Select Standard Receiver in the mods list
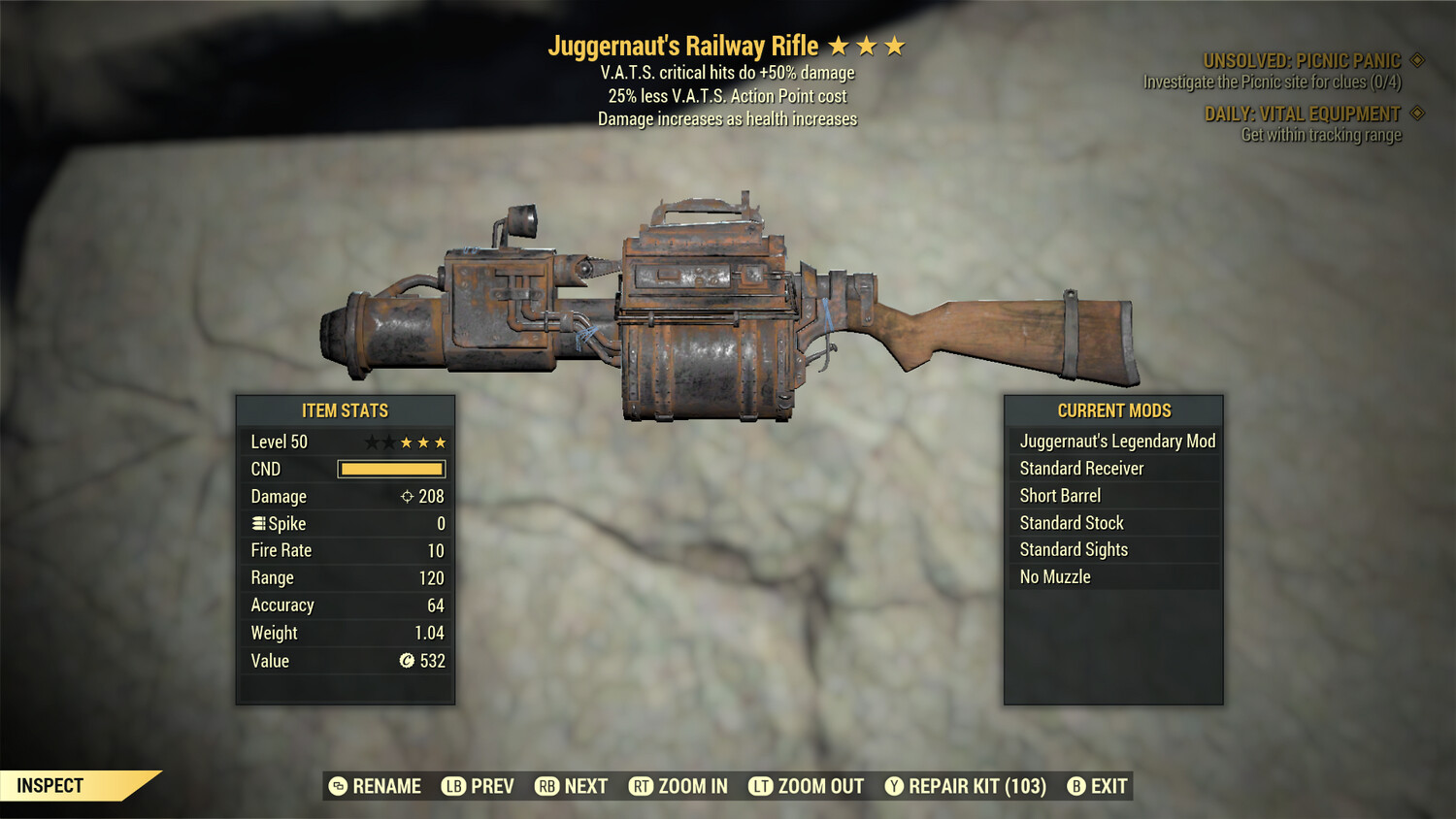The height and width of the screenshot is (819, 1456). [x=1082, y=468]
